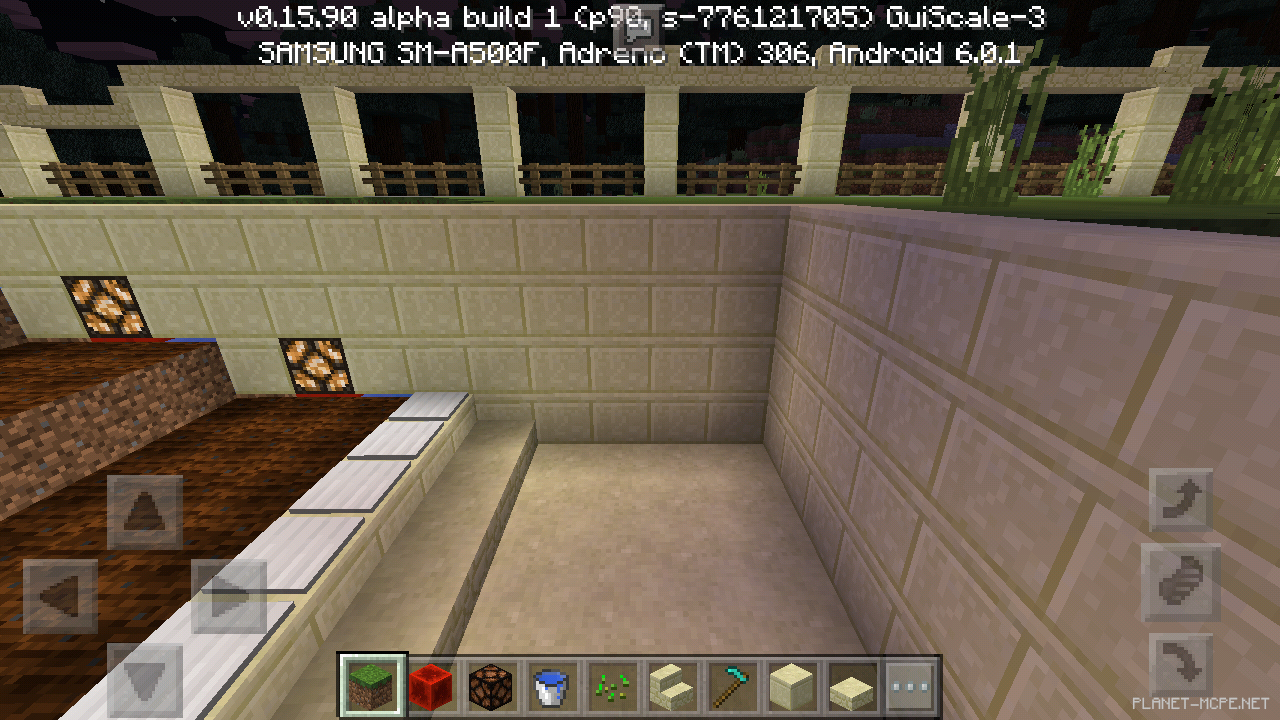Select the diamond pickaxe in the hotbar

731,686
